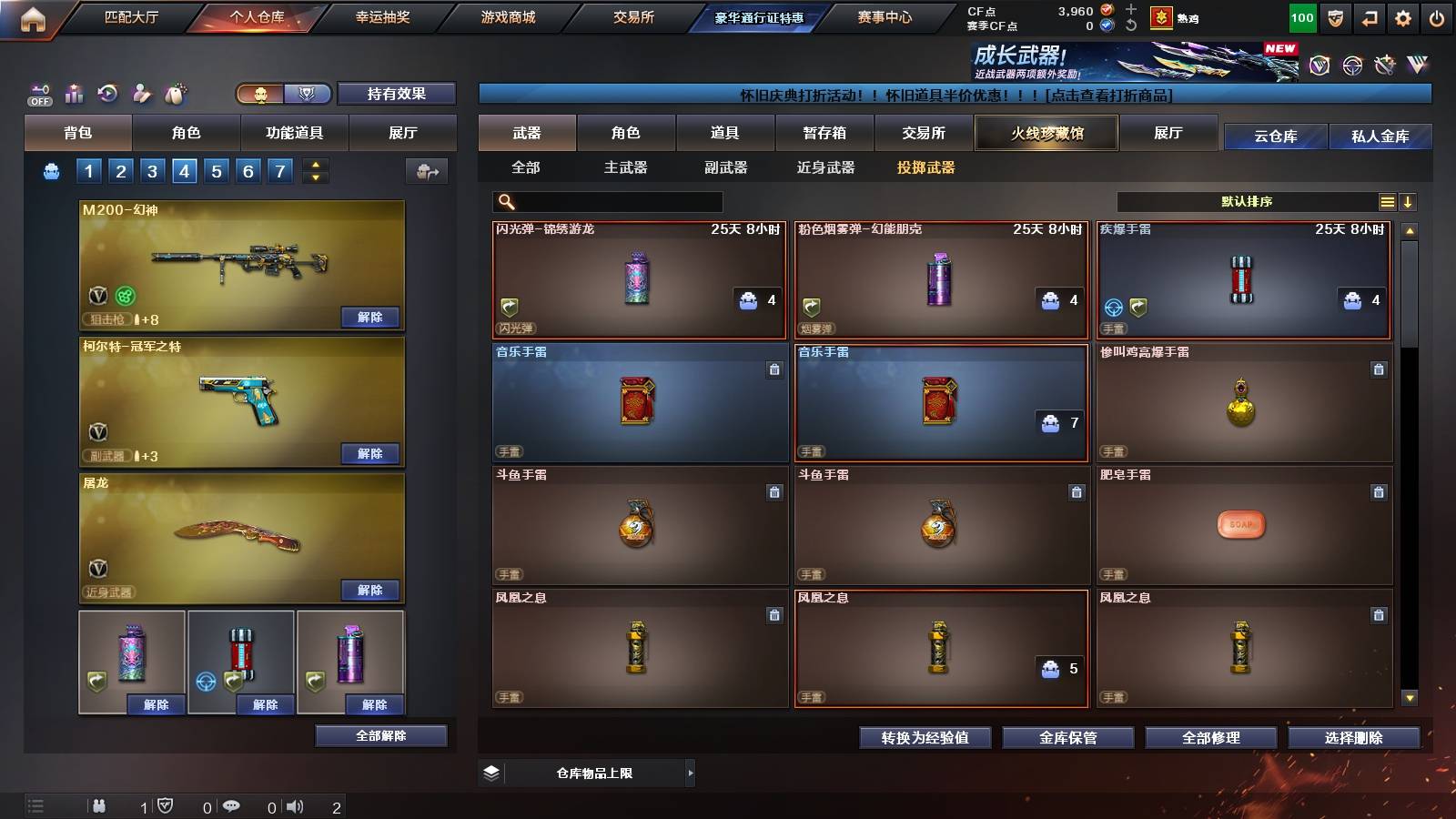This screenshot has height=819, width=1456.
Task: Click the backpack page up arrow stepper
Action: click(313, 164)
